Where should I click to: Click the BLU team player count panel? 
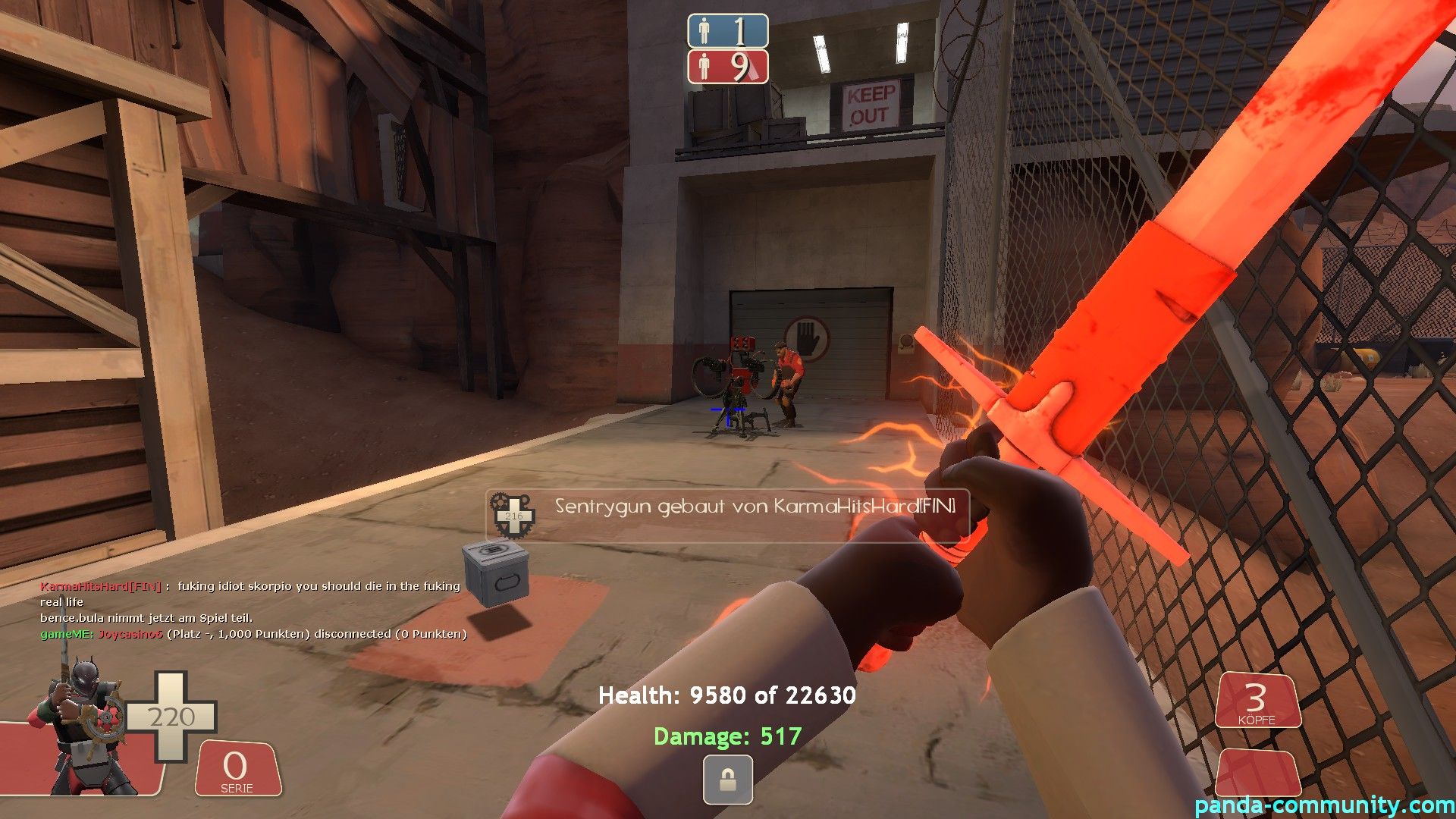coord(727,31)
